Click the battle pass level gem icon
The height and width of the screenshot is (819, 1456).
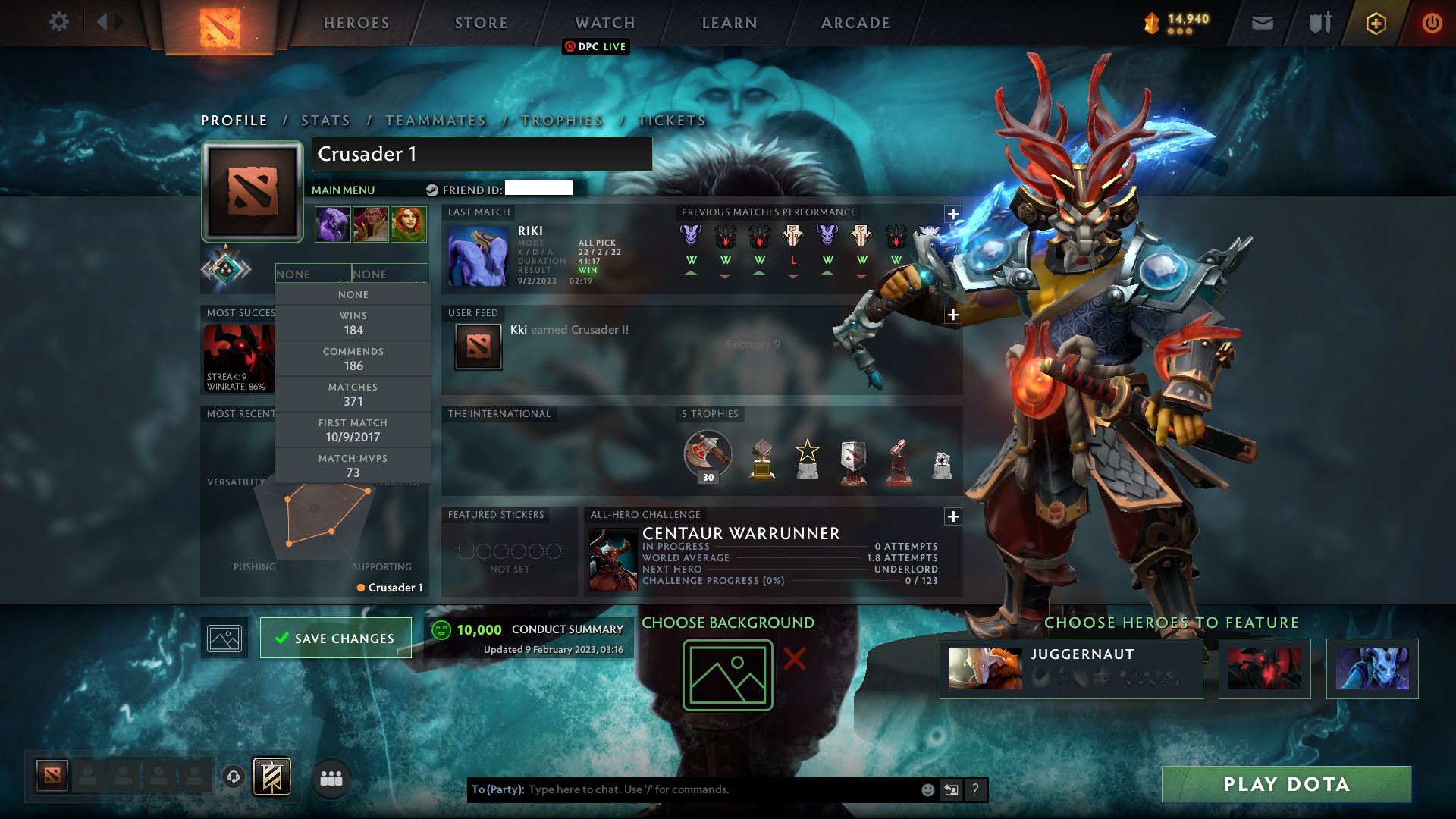click(x=1150, y=24)
